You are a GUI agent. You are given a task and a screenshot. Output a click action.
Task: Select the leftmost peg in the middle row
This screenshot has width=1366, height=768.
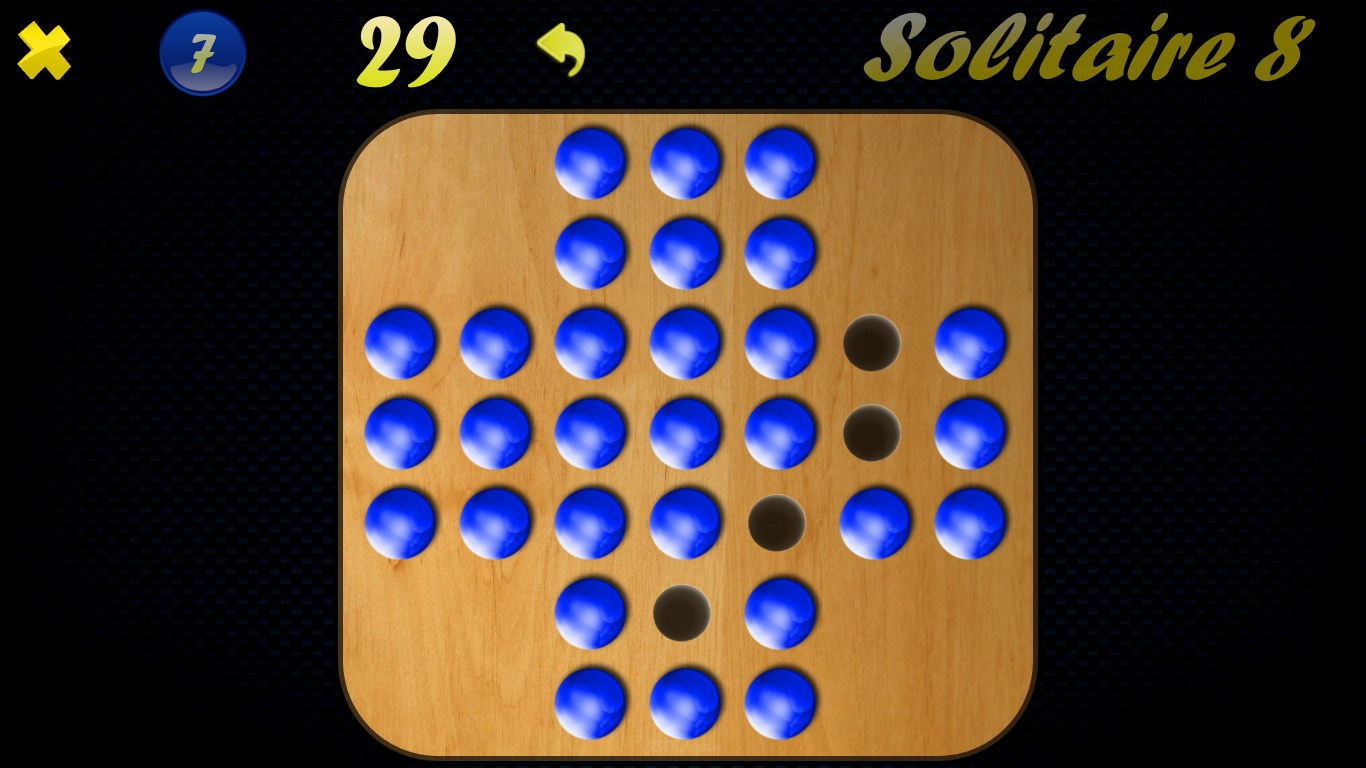(400, 432)
